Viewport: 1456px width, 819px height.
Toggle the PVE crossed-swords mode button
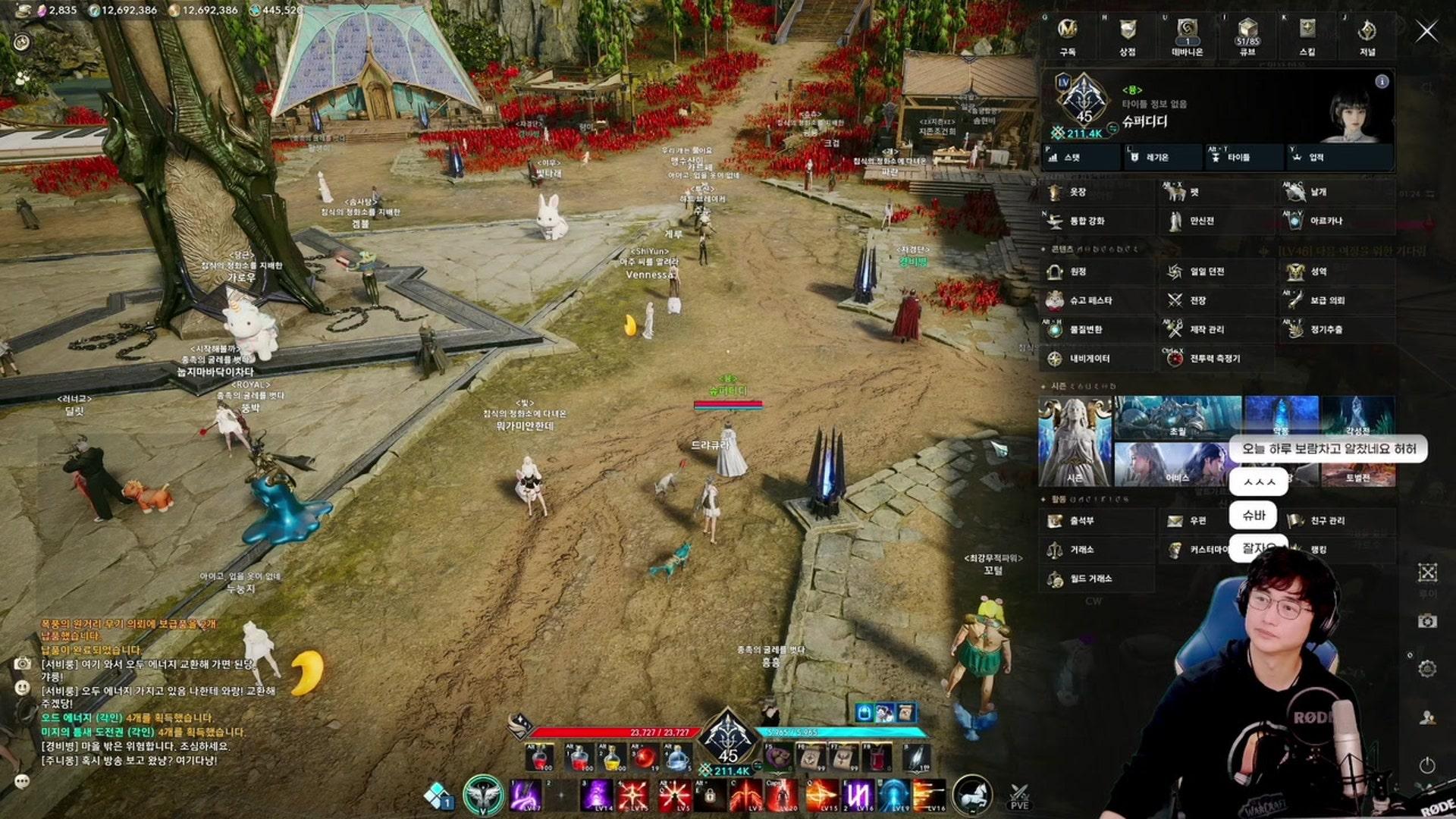1019,795
